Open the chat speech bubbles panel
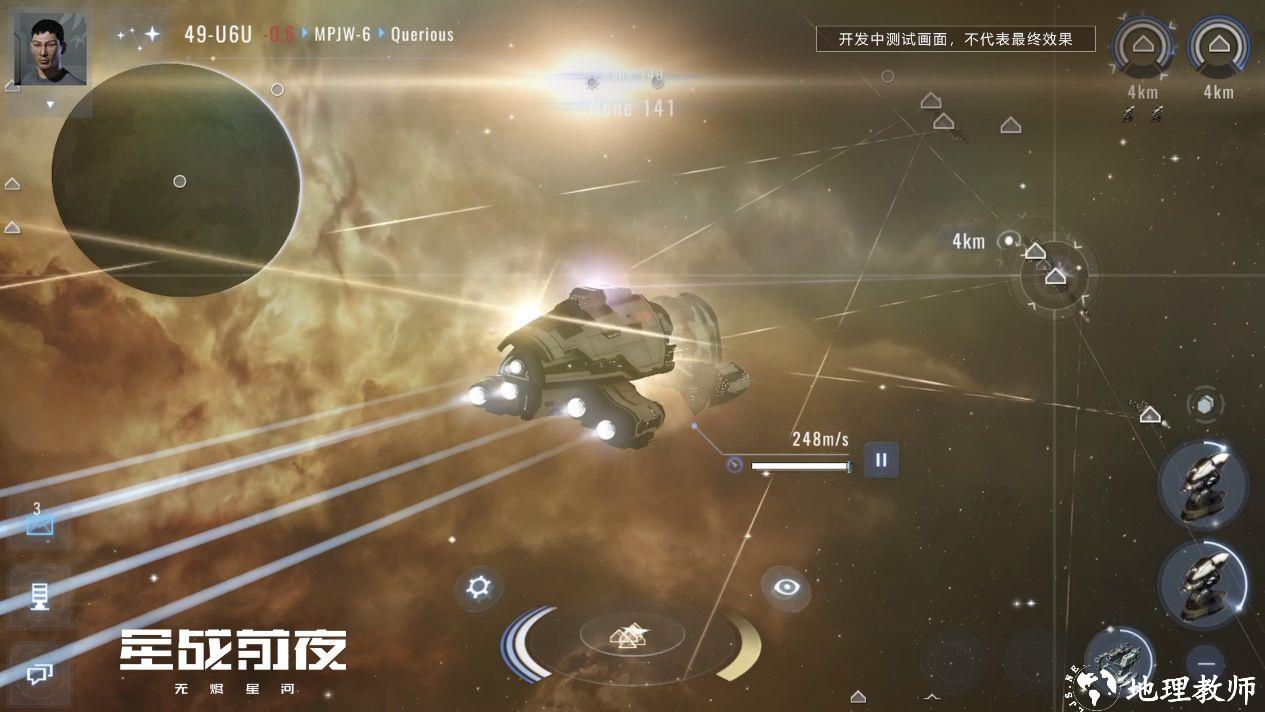Screen dimensions: 1265x712 [39, 675]
